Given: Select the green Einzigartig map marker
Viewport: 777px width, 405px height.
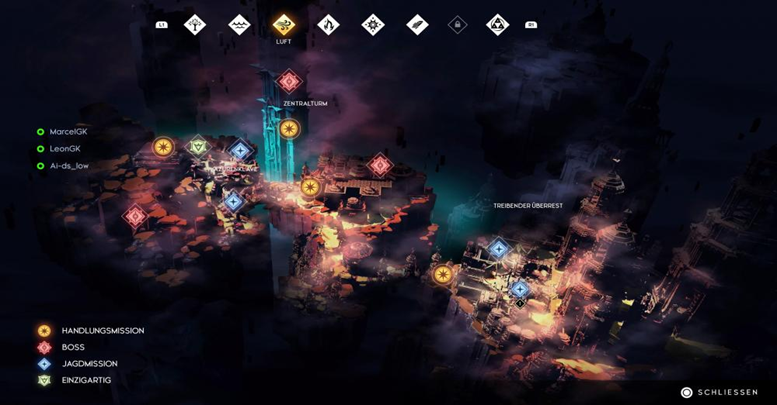Looking at the screenshot, I should pyautogui.click(x=199, y=146).
